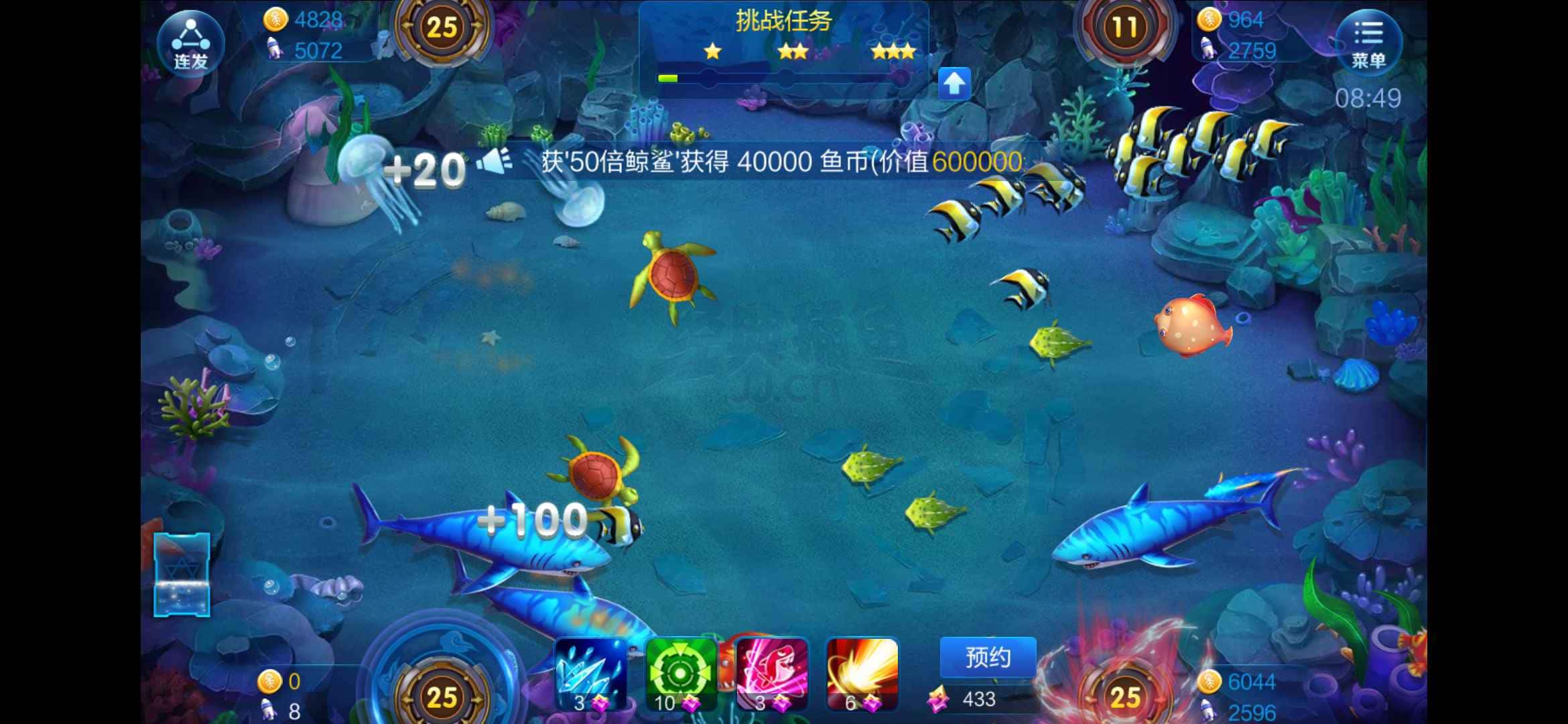The image size is (1568, 724).
Task: Use the pink frenzy fish skill
Action: point(771,674)
